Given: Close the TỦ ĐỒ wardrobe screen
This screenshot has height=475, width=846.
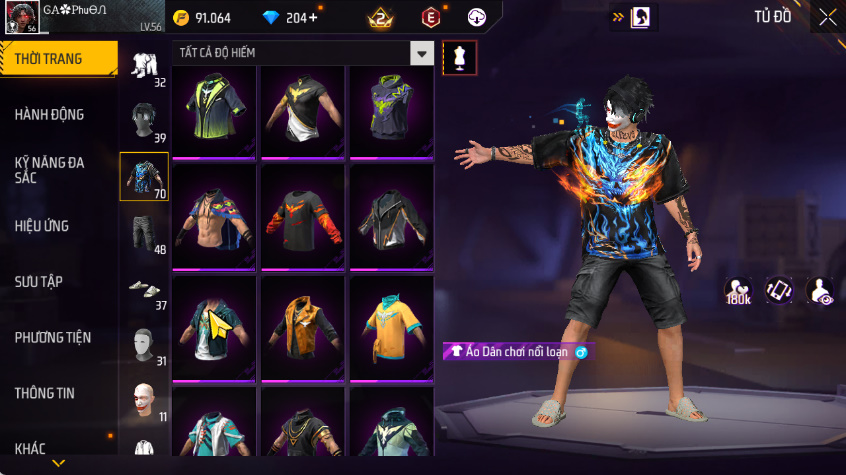Looking at the screenshot, I should click(x=828, y=17).
